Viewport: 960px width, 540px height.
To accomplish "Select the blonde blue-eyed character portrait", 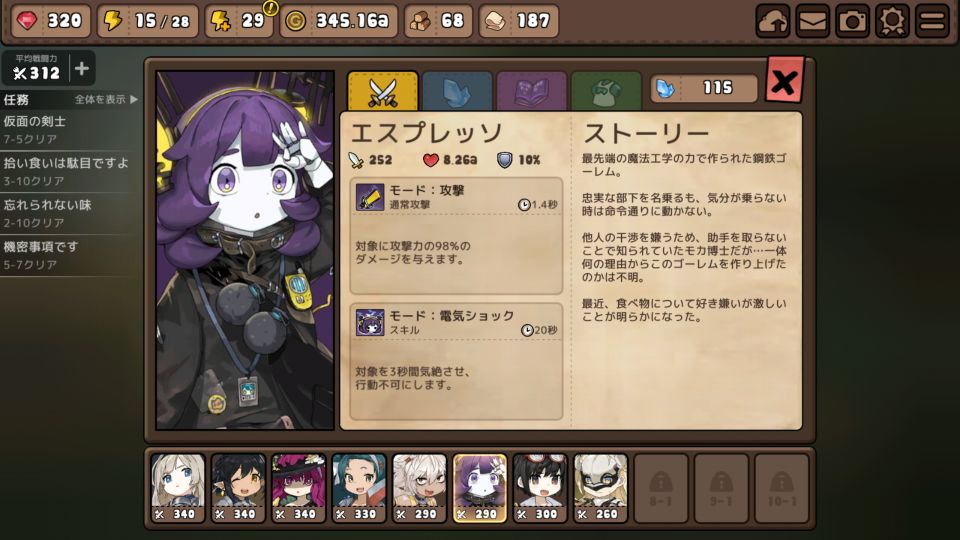I will tap(178, 487).
